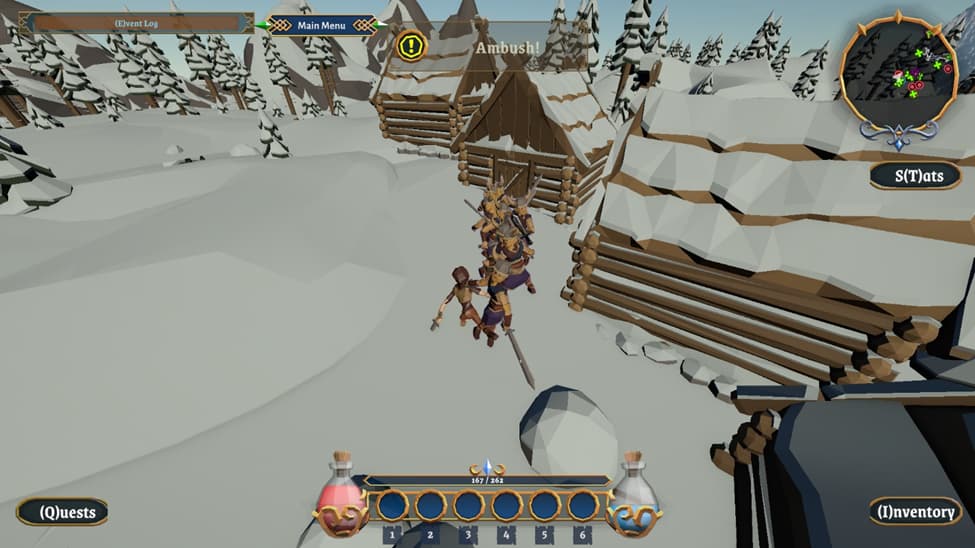Open the Main Menu
The image size is (975, 548).
321,25
